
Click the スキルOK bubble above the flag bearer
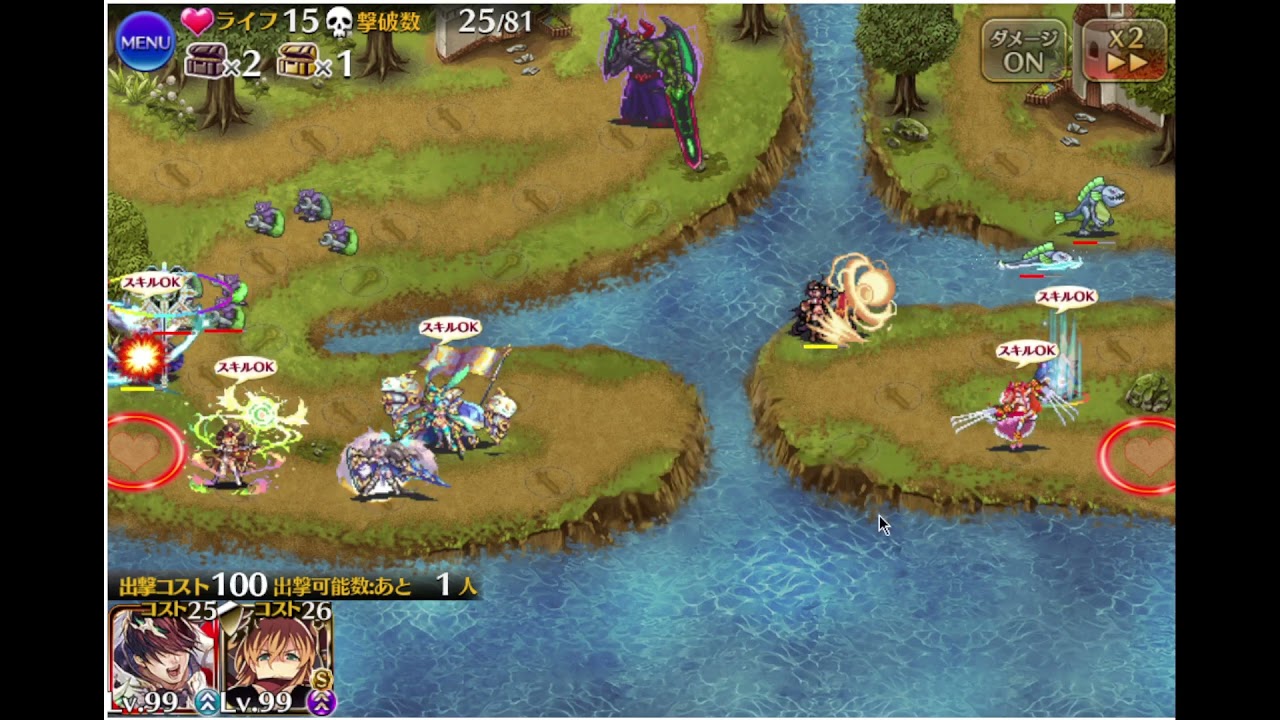450,327
